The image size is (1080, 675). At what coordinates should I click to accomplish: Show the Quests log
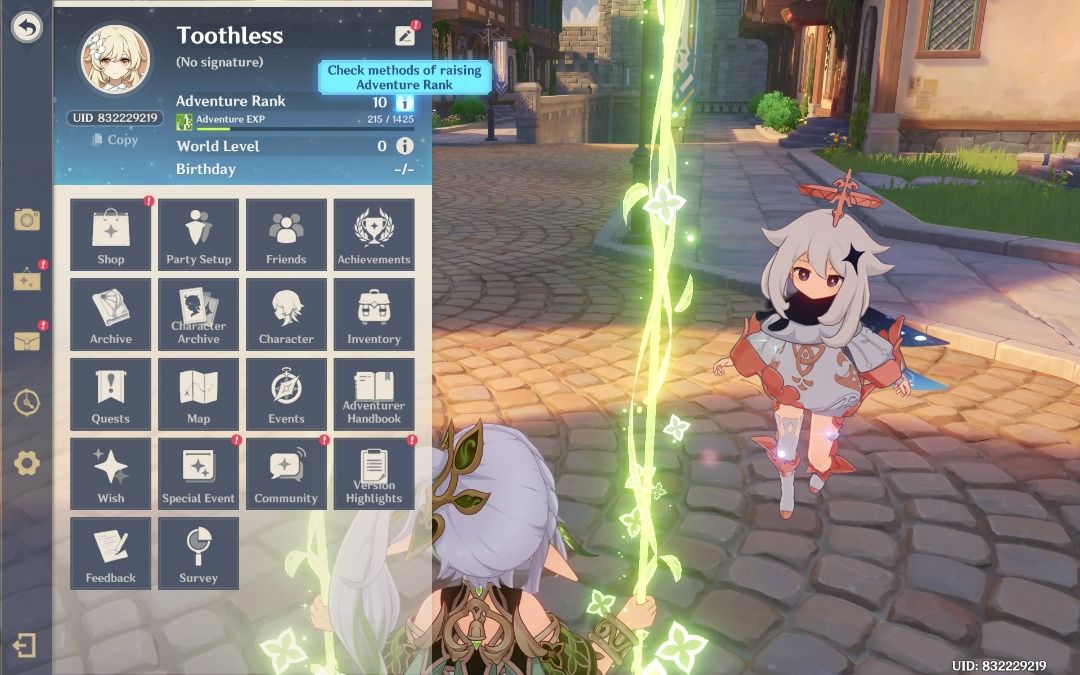(x=111, y=394)
